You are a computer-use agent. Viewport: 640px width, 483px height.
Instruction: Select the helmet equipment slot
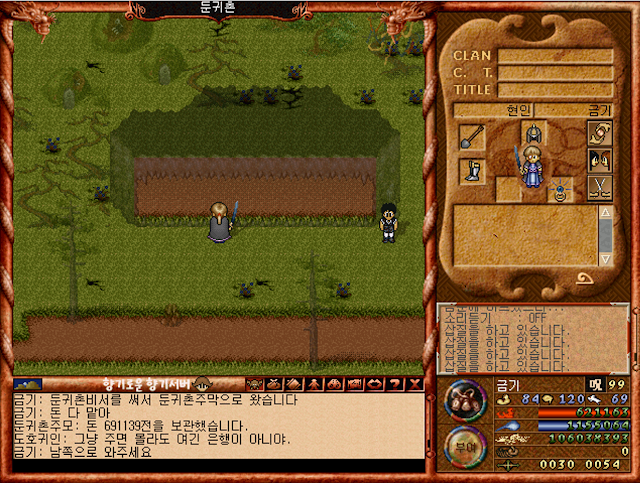click(x=534, y=134)
